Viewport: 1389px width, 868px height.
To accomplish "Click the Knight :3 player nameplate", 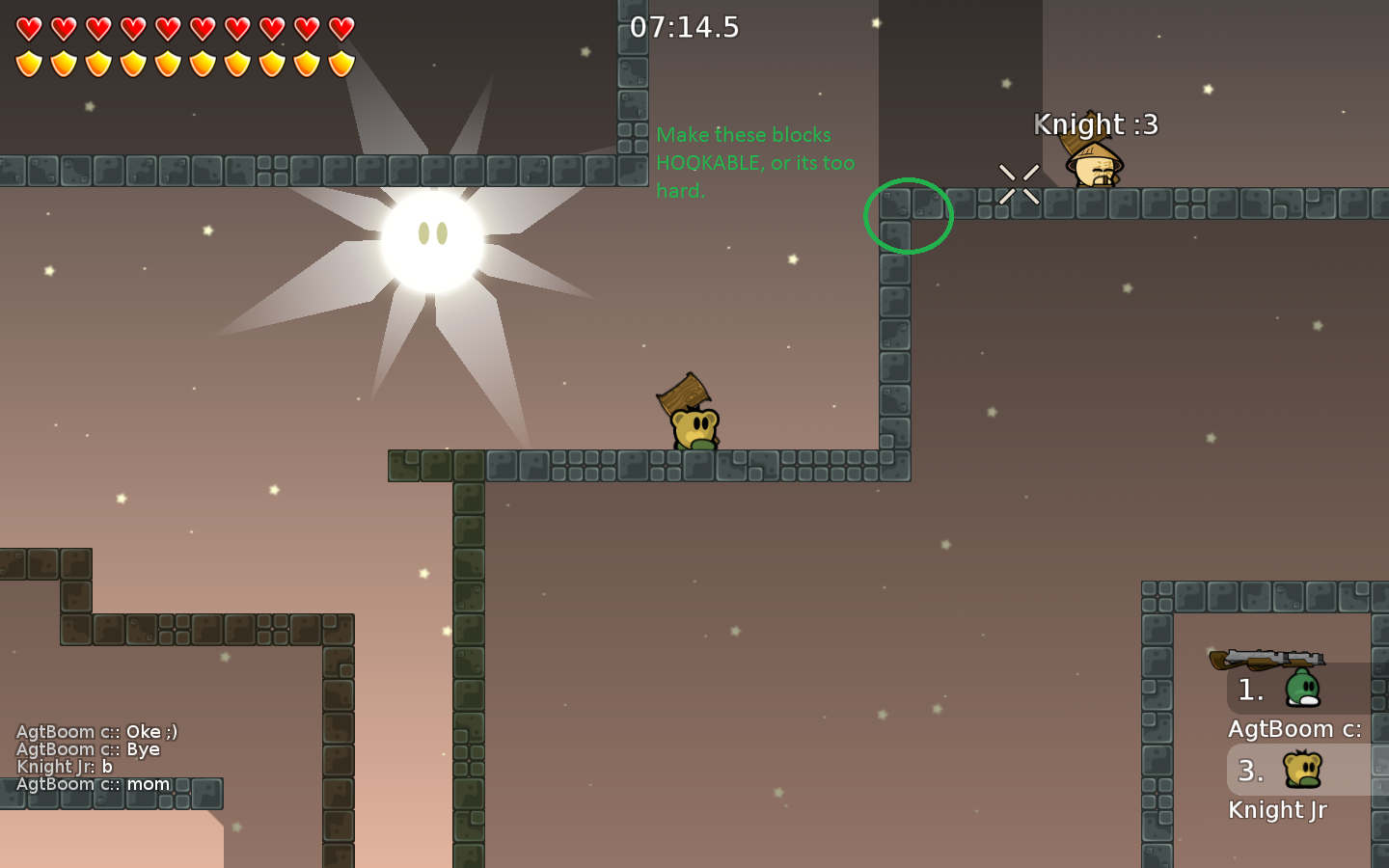I will point(1096,125).
